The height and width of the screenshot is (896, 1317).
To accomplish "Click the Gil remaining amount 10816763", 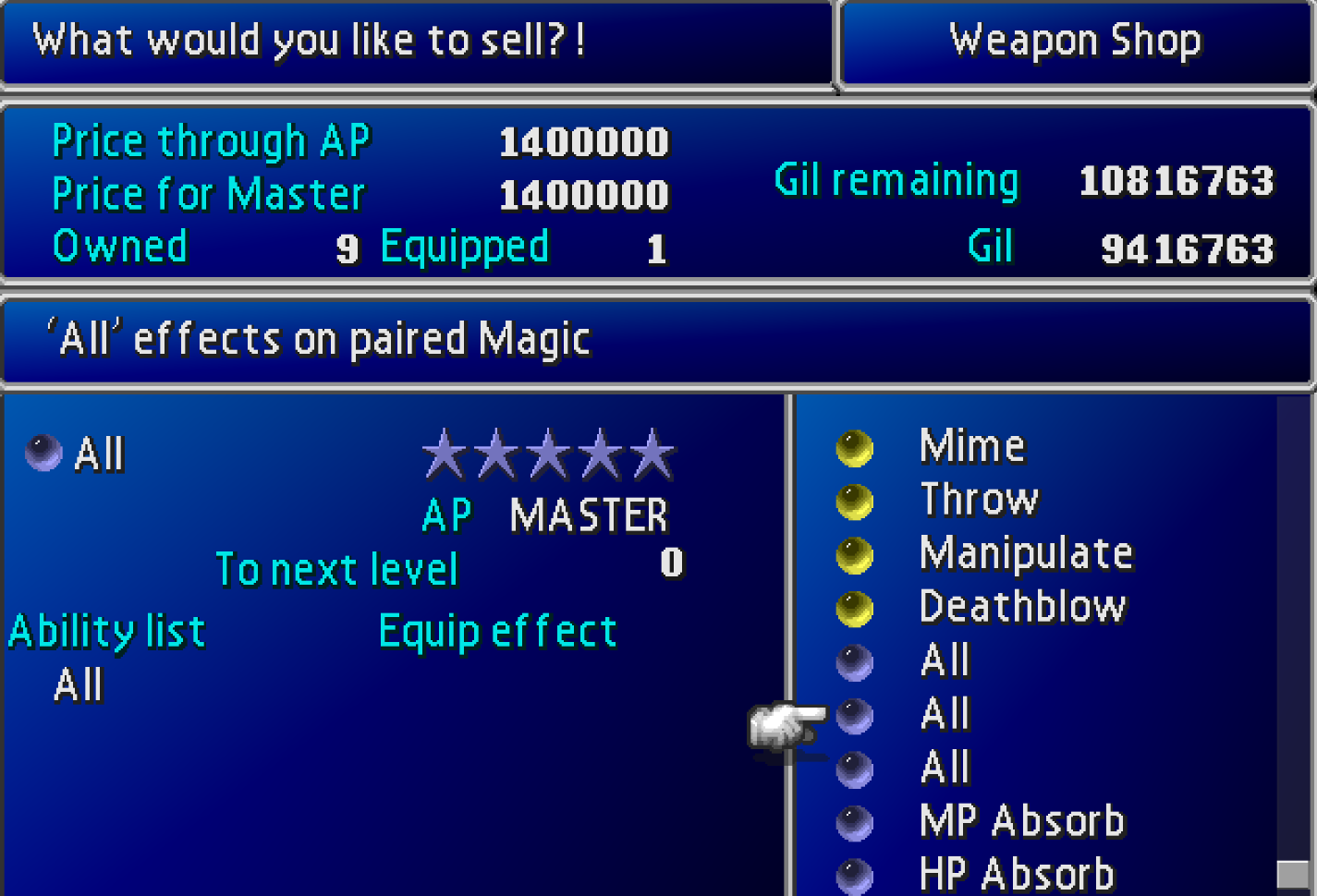I will tap(1176, 181).
